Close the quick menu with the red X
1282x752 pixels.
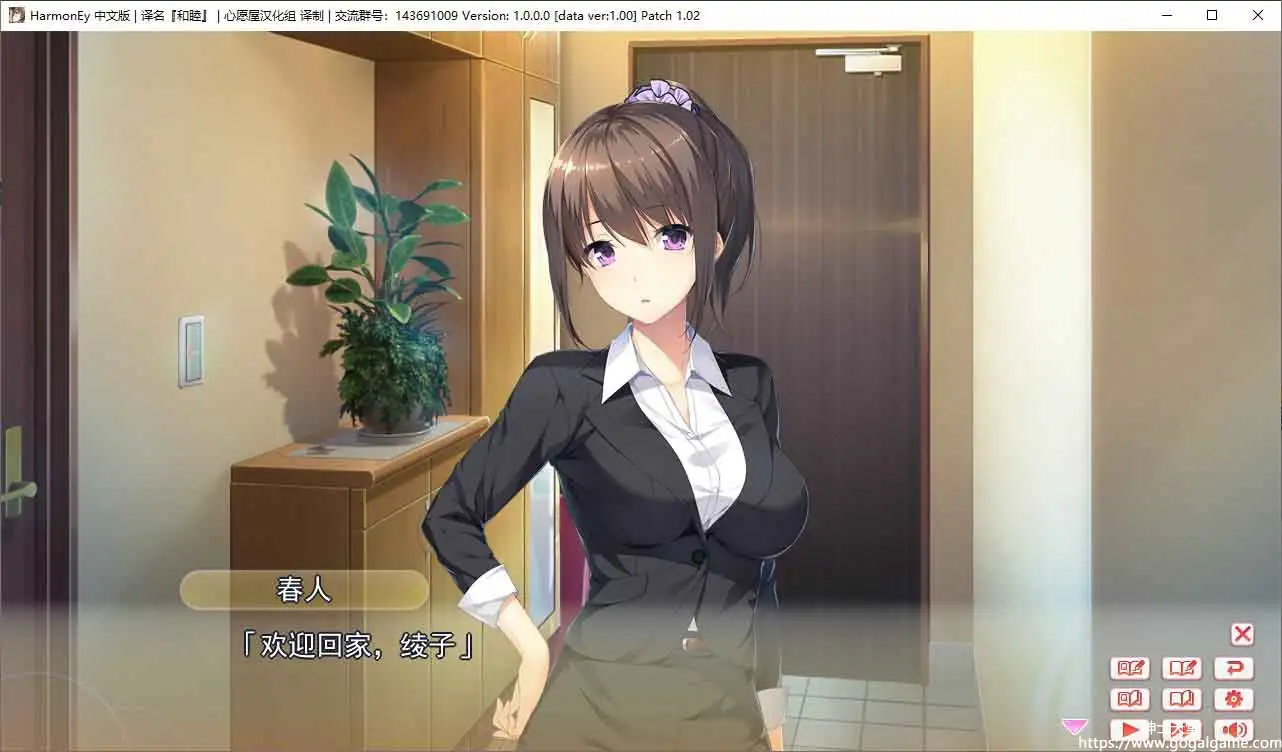click(1241, 634)
